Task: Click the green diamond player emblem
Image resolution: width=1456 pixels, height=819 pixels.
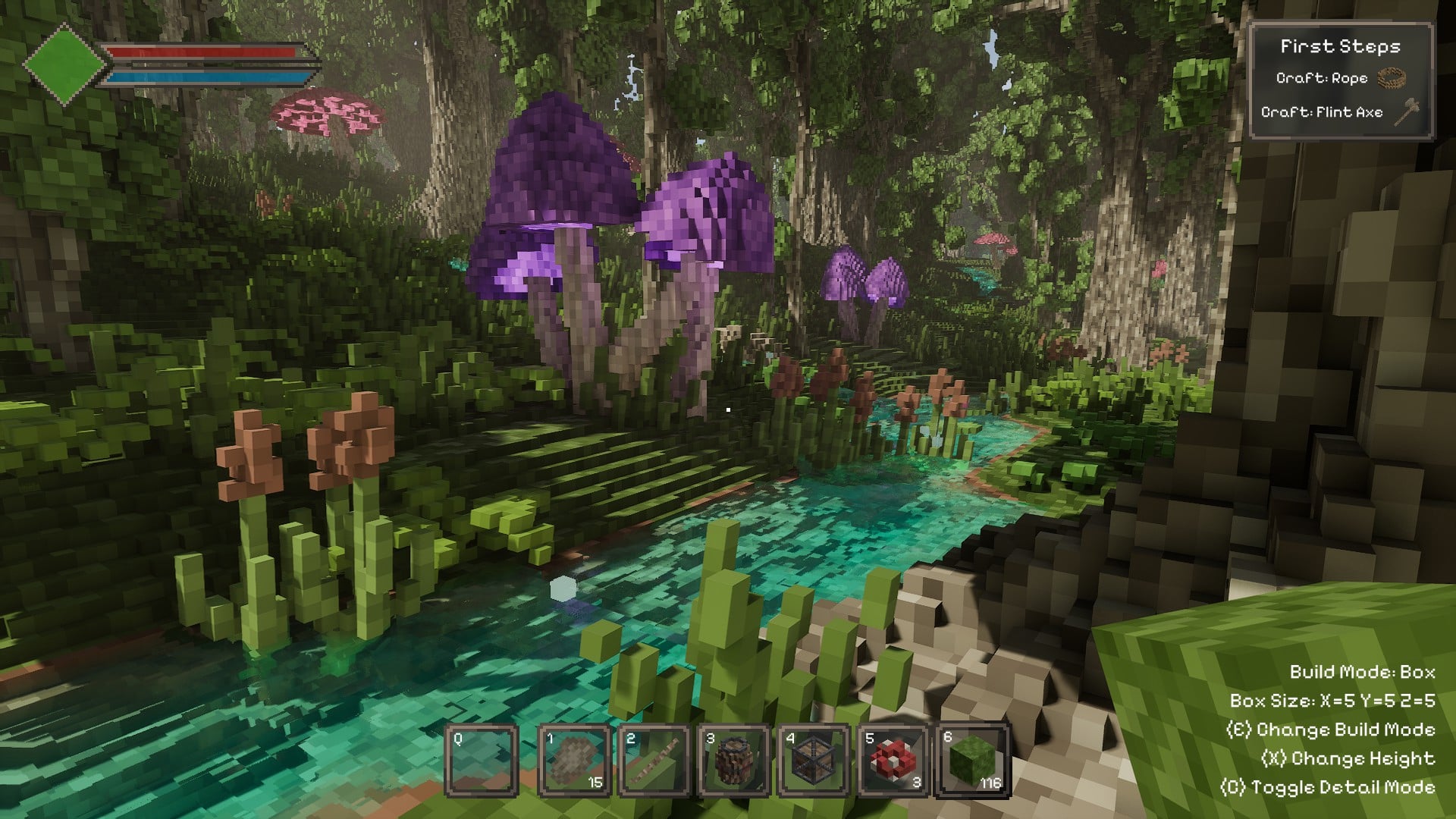Action: 64,64
